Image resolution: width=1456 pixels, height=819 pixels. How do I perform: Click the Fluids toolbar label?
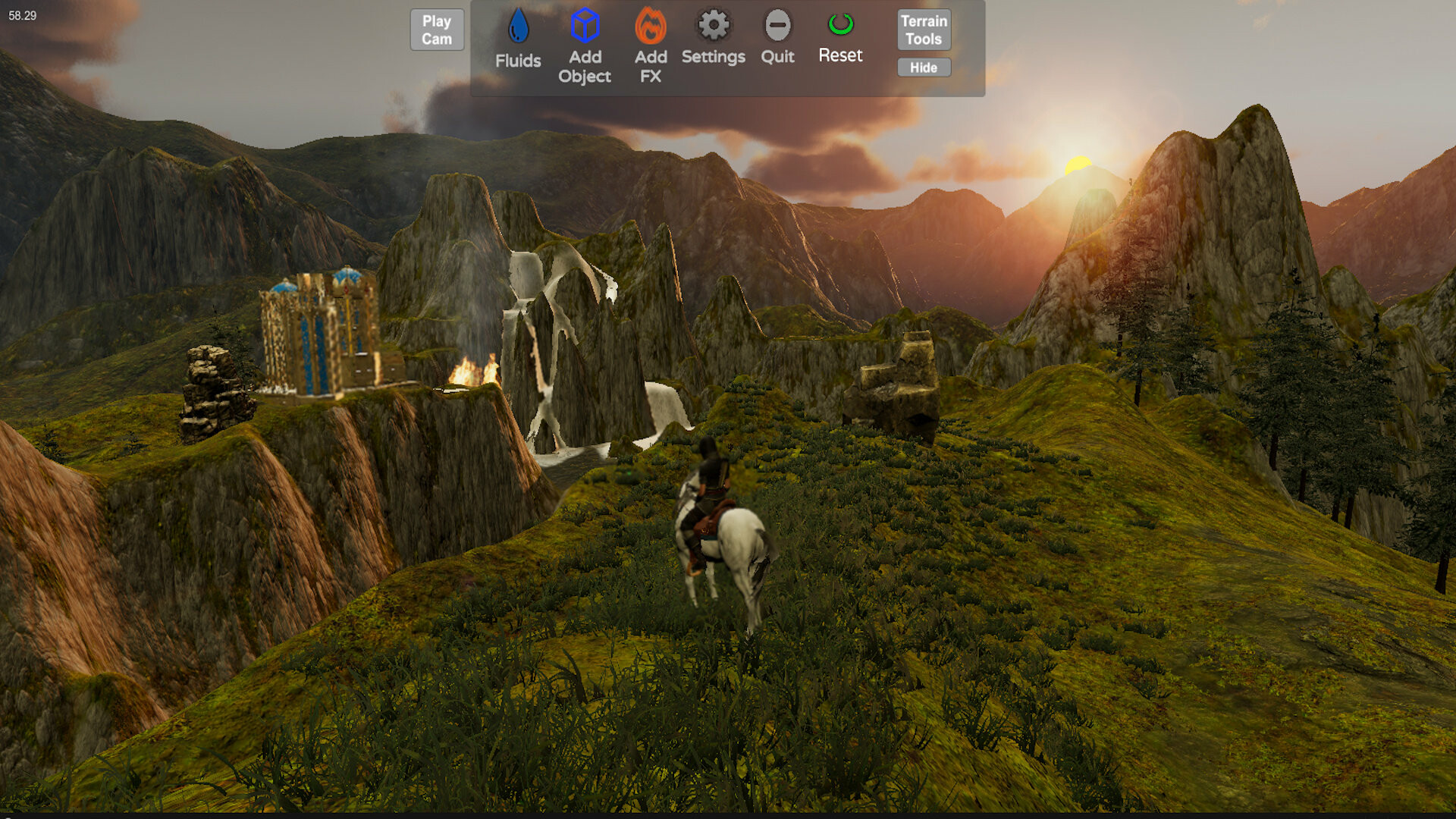[519, 61]
